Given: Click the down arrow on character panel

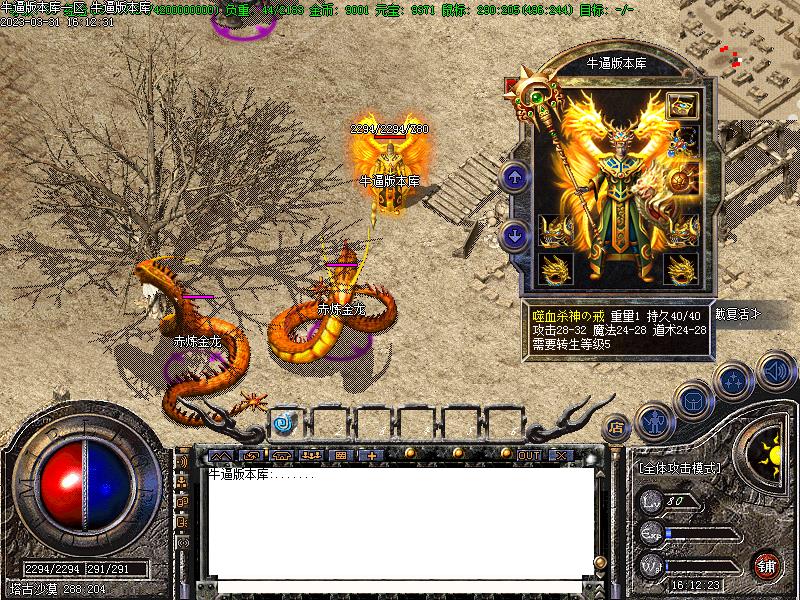Looking at the screenshot, I should [x=515, y=236].
